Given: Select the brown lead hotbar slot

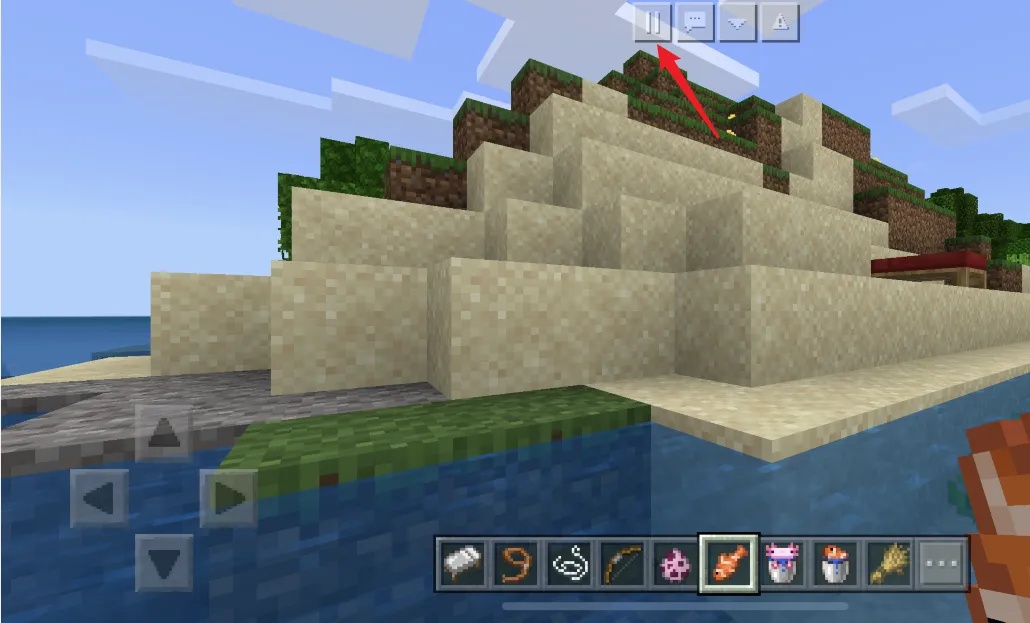Looking at the screenshot, I should pos(515,564).
